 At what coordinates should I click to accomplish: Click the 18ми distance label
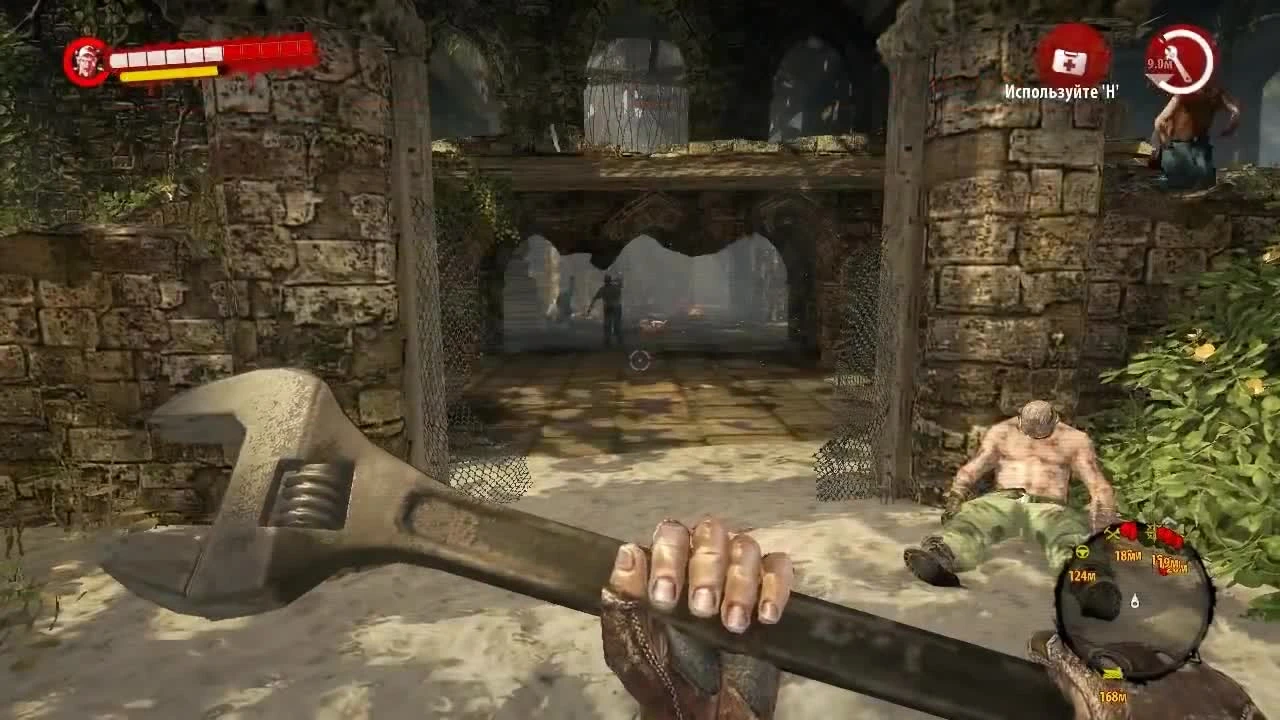coord(1128,556)
